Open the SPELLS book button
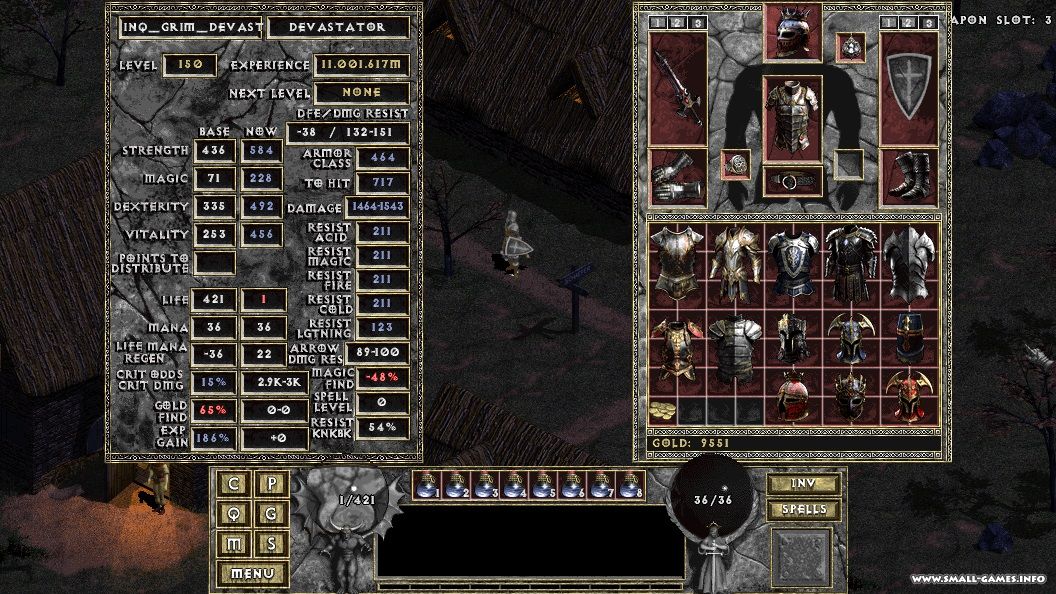The image size is (1056, 594). (802, 510)
